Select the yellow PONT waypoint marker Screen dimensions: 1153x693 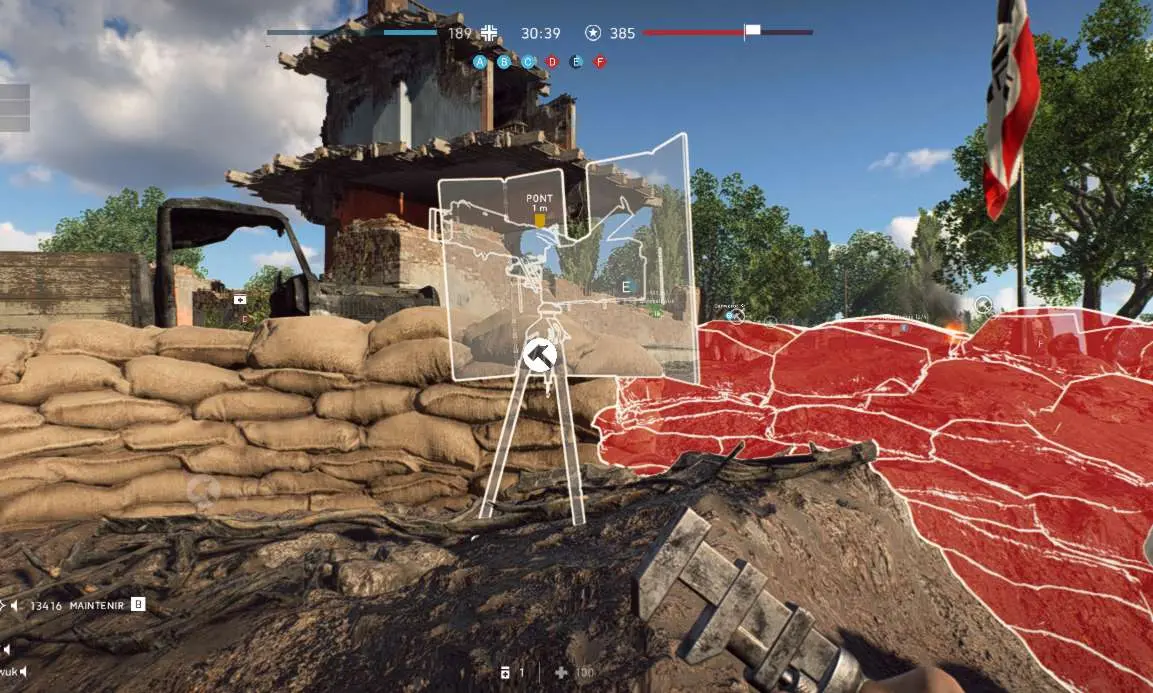[x=540, y=219]
